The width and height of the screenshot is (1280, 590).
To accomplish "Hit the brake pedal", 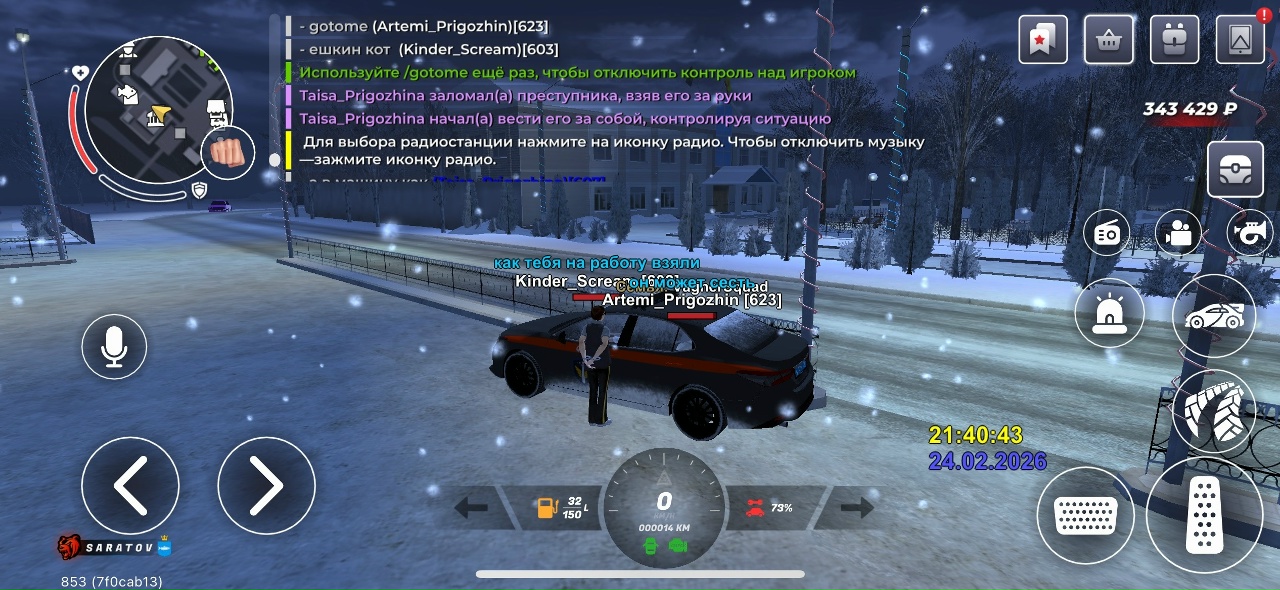I will tap(1085, 515).
